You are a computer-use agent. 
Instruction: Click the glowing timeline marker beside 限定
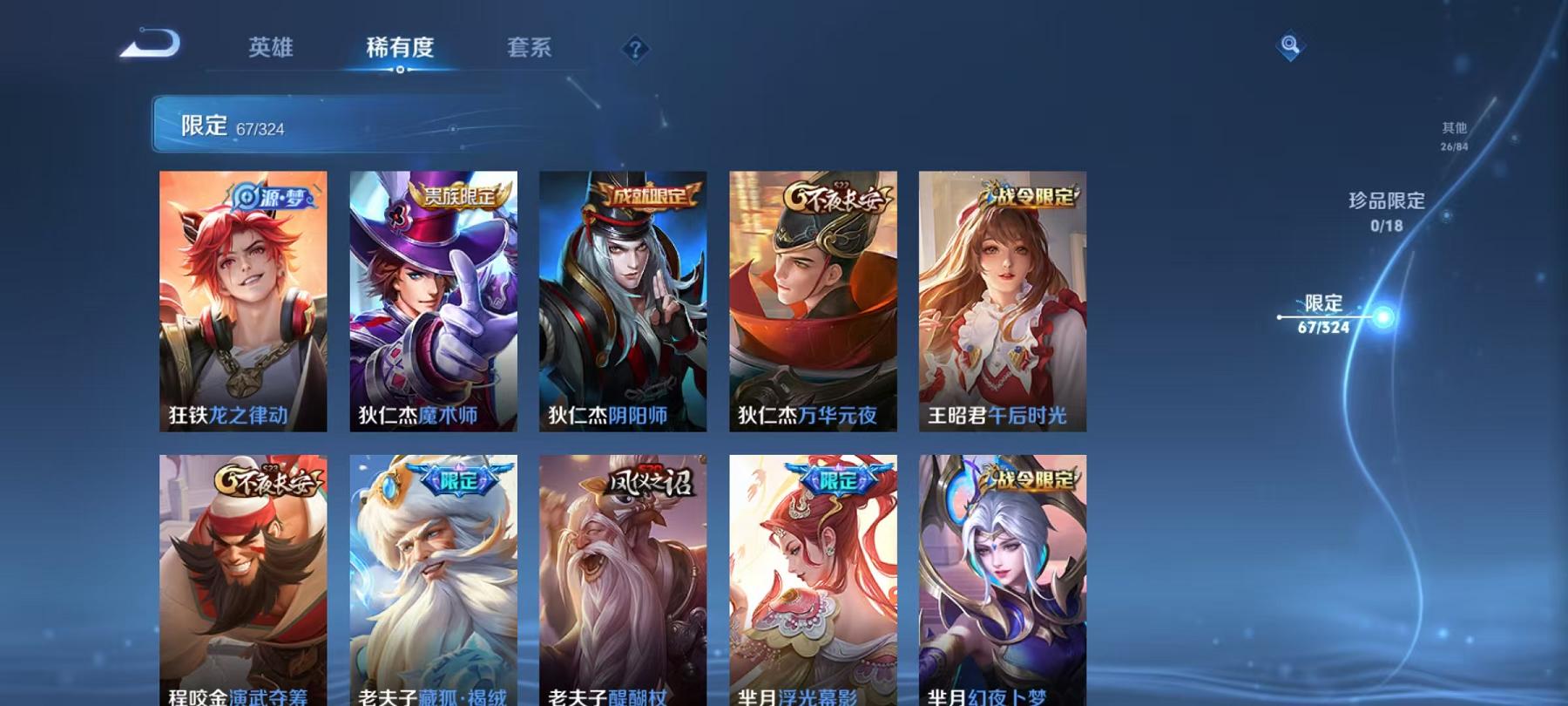point(1382,316)
